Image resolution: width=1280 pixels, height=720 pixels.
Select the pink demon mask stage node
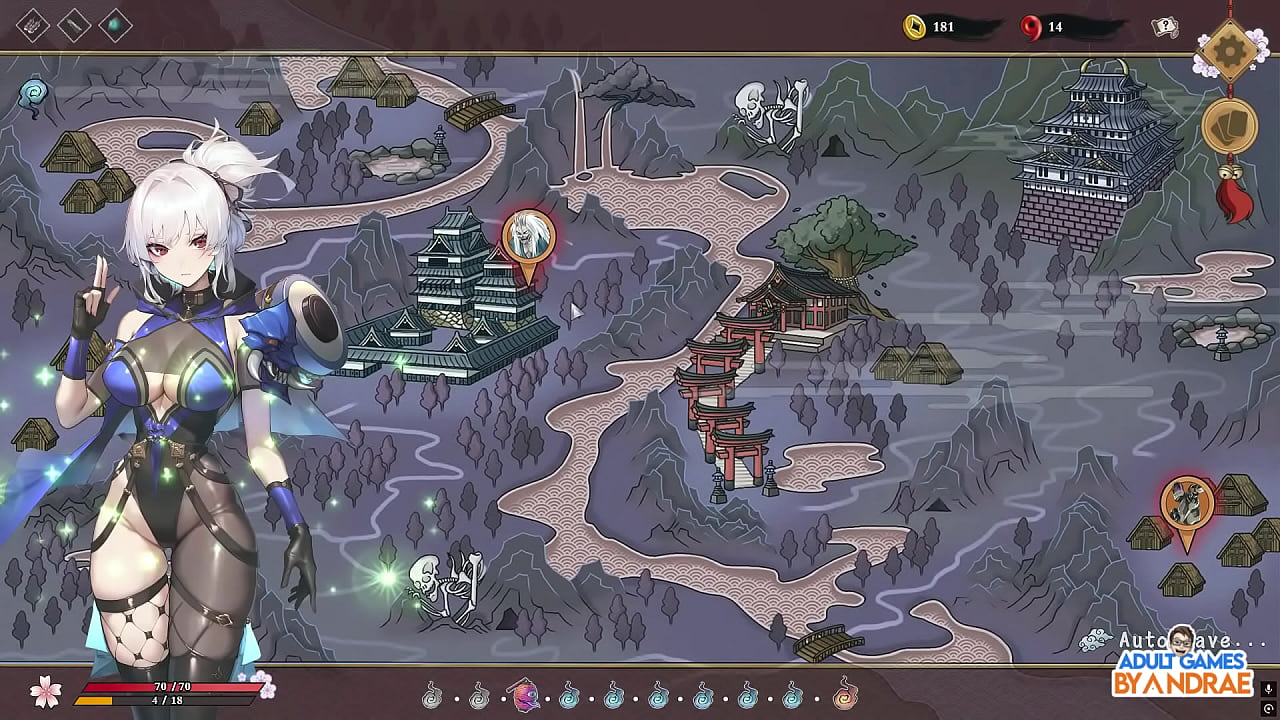coord(525,694)
